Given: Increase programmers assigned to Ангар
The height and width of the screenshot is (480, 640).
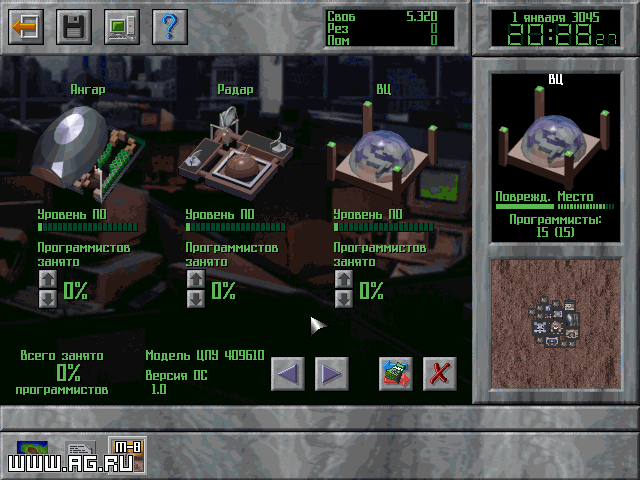Looking at the screenshot, I should (x=47, y=280).
